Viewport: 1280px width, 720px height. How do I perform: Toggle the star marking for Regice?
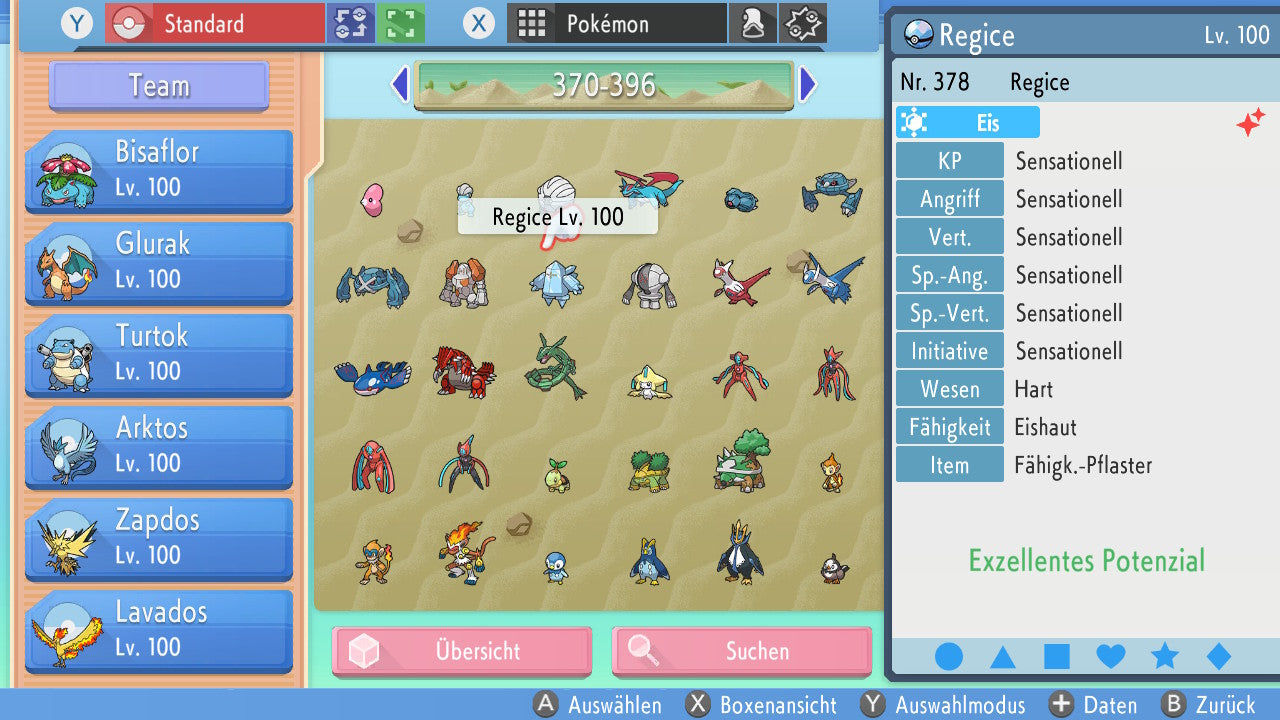coord(1164,655)
